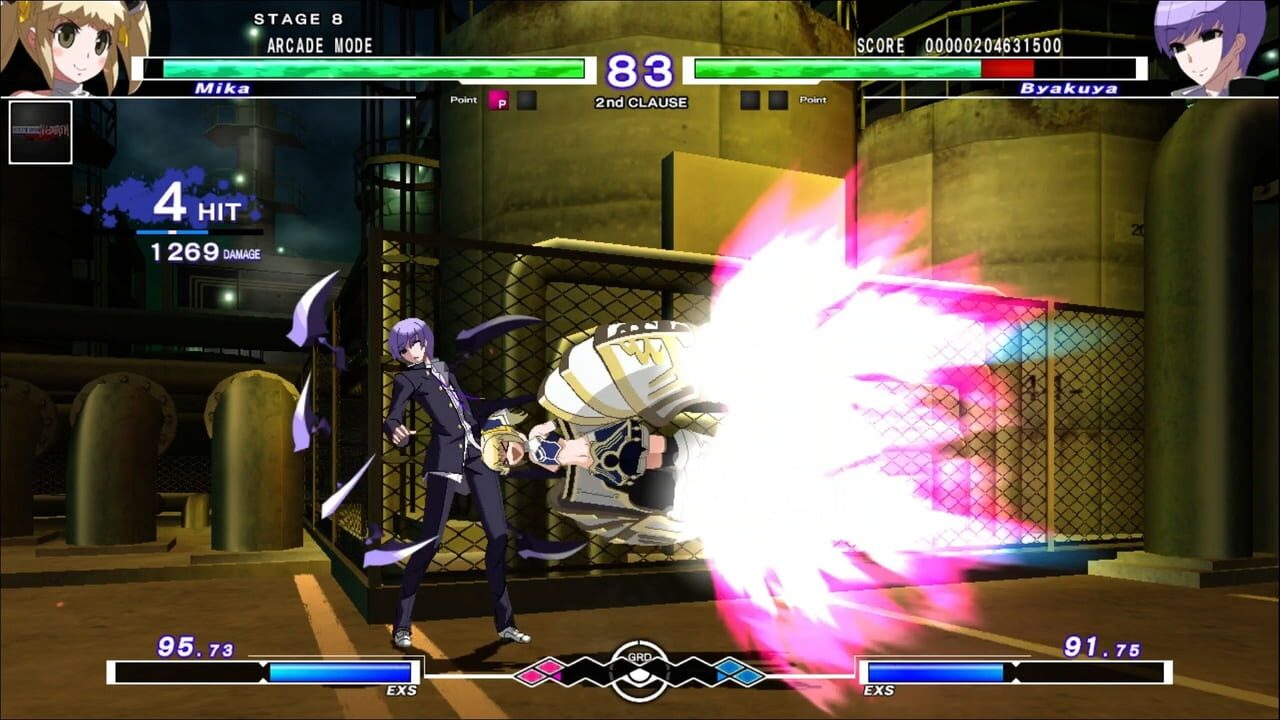Click the 4 HIT combo counter

pyautogui.click(x=202, y=205)
